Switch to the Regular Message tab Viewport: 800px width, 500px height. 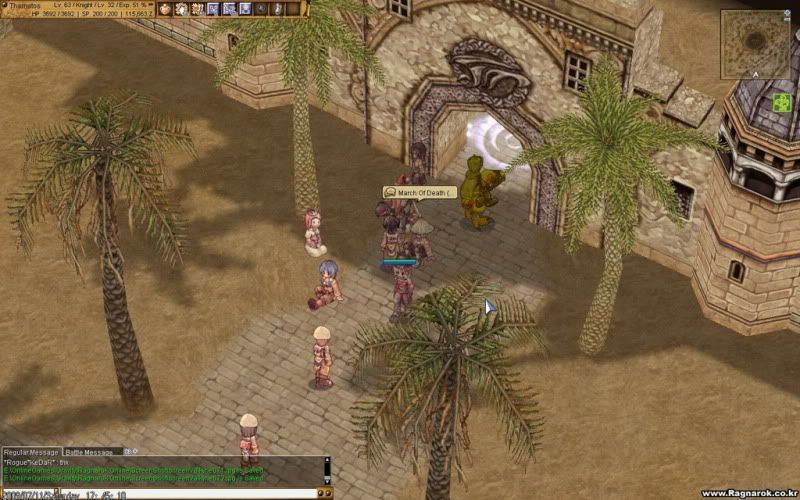[31, 452]
